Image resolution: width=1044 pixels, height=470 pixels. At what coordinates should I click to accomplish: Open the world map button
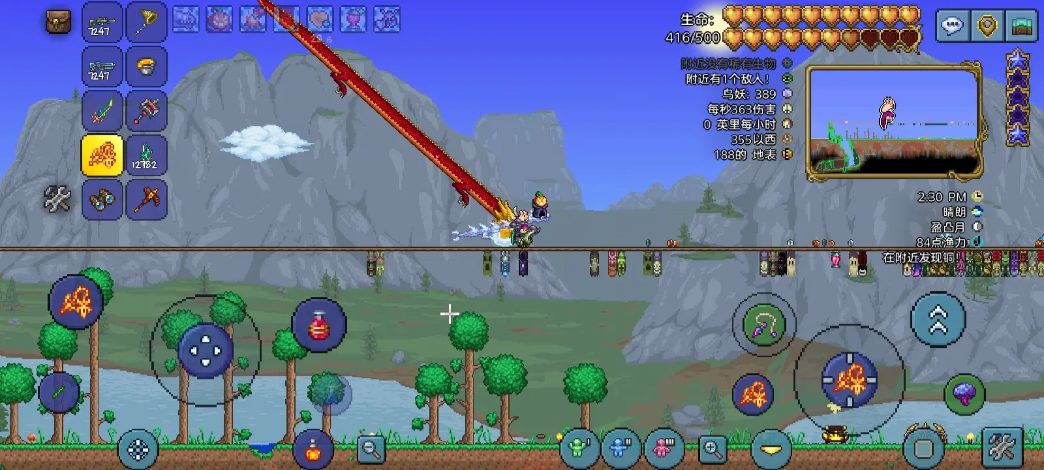click(1022, 25)
